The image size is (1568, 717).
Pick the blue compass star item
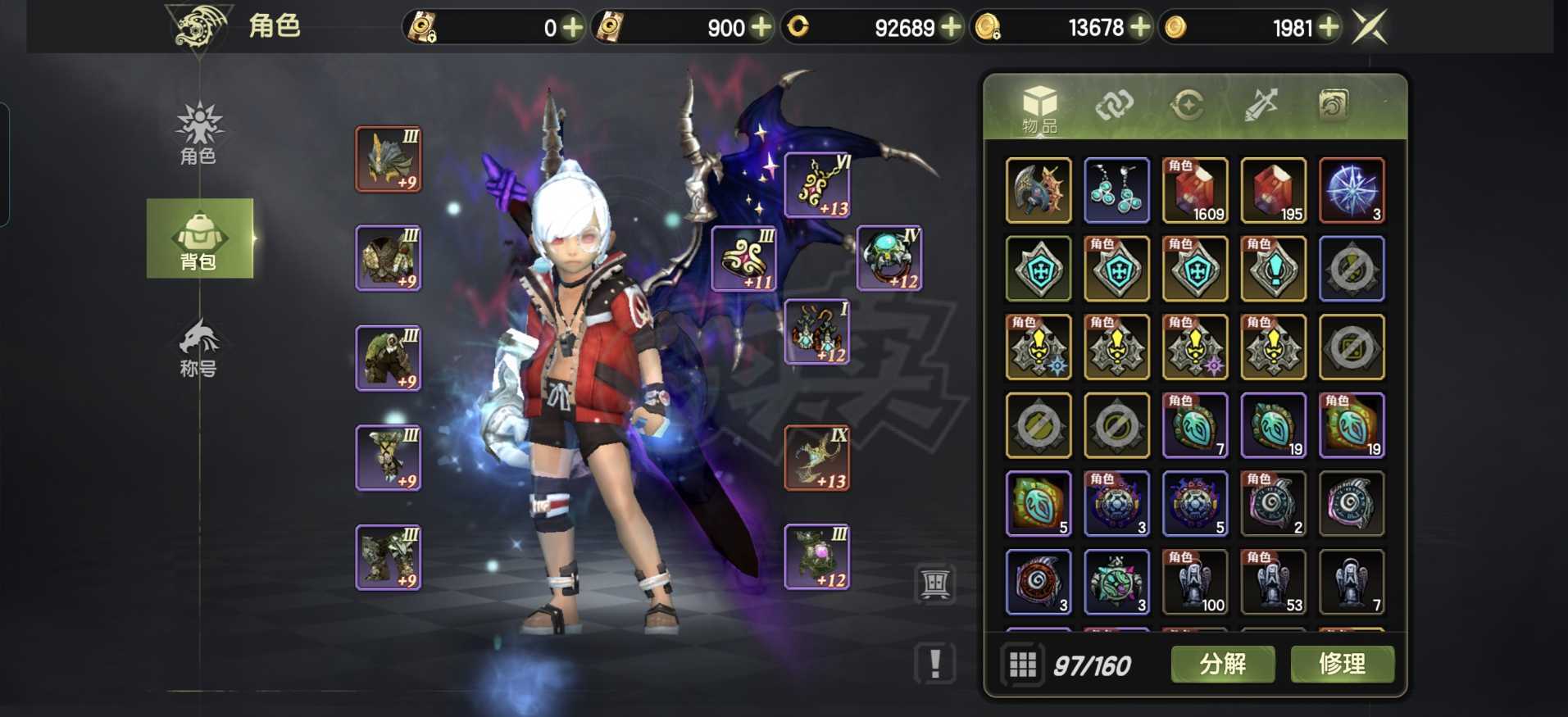pos(1351,191)
